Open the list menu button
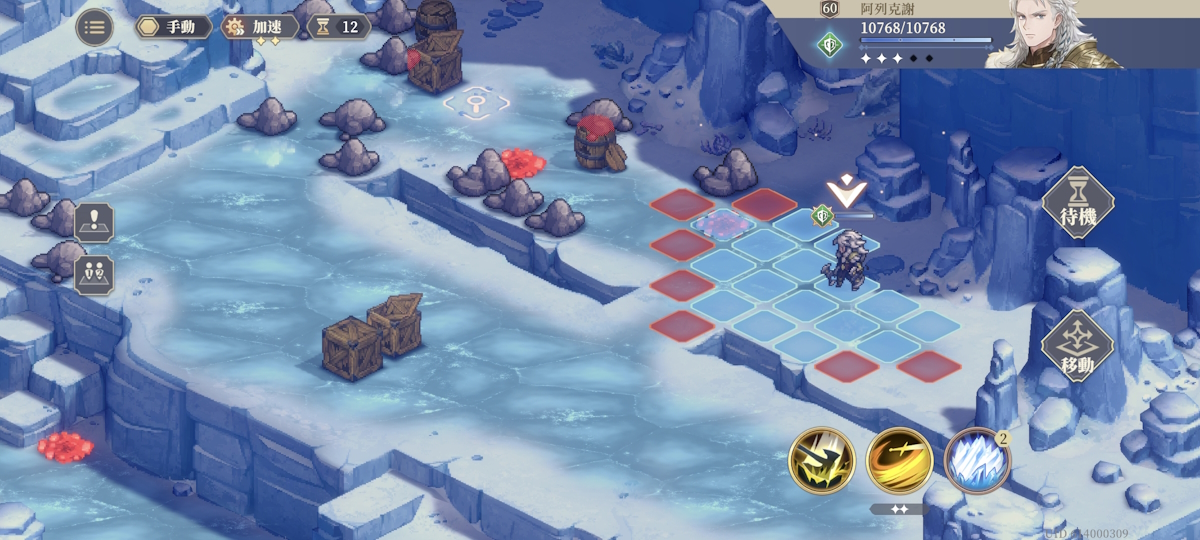The image size is (1200, 540). coord(95,27)
